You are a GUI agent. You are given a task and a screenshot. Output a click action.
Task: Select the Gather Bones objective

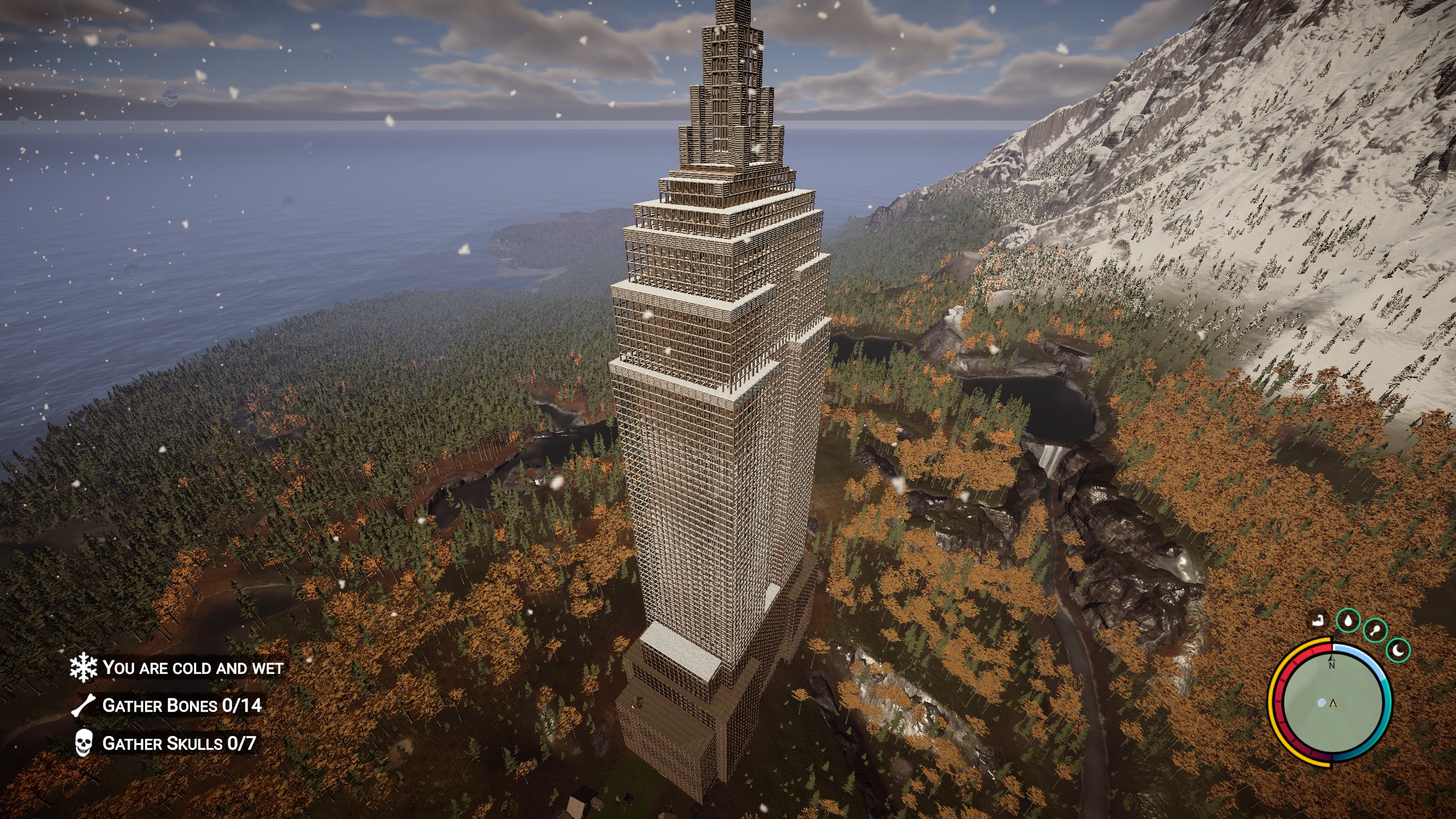[x=181, y=706]
